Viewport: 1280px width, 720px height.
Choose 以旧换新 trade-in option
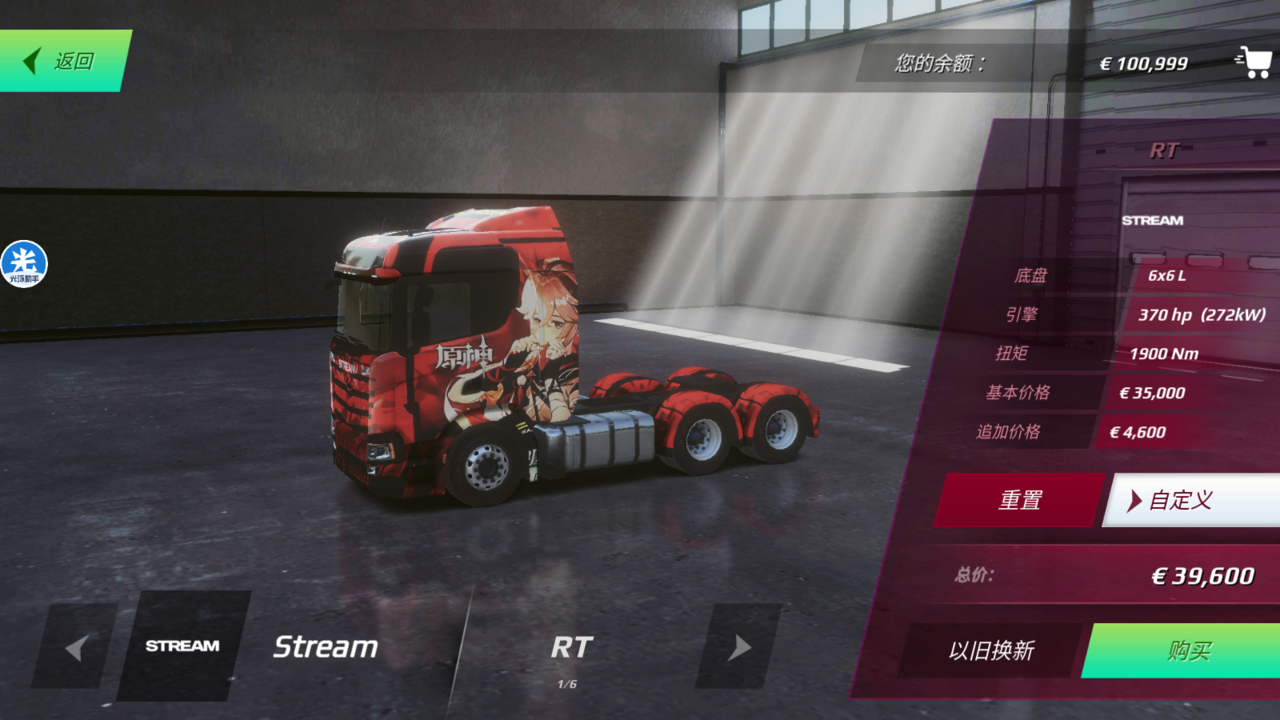pos(990,651)
